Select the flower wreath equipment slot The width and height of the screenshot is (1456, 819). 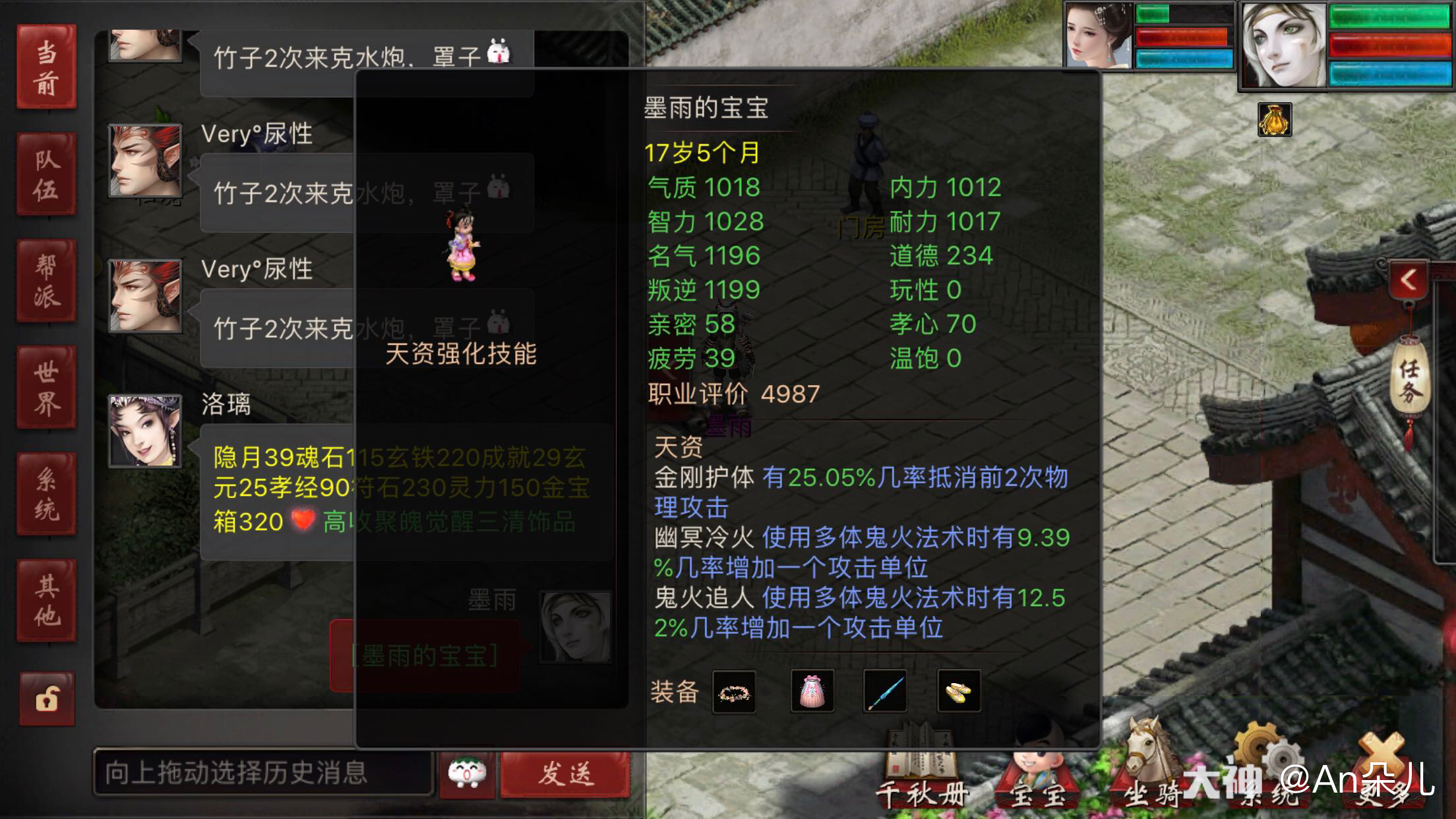(734, 691)
